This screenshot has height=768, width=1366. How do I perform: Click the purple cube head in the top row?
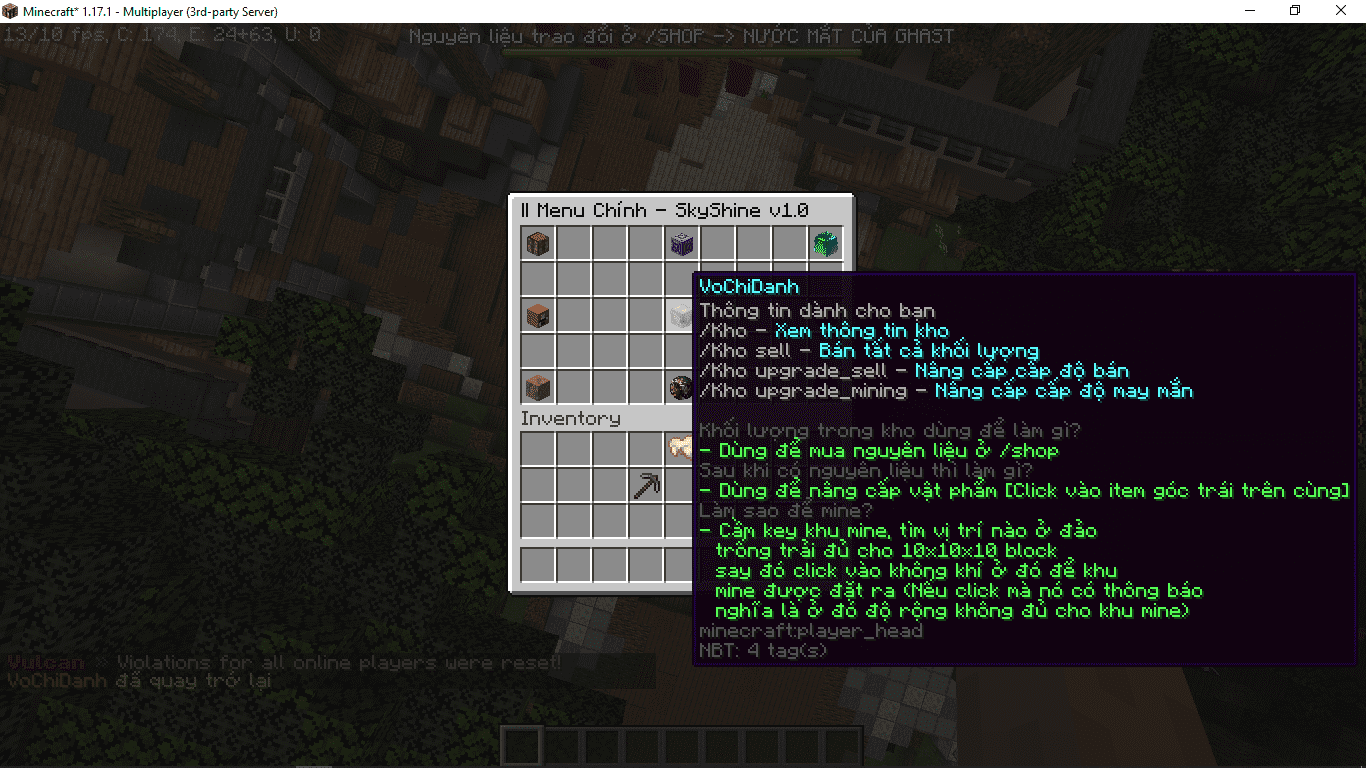coord(682,244)
